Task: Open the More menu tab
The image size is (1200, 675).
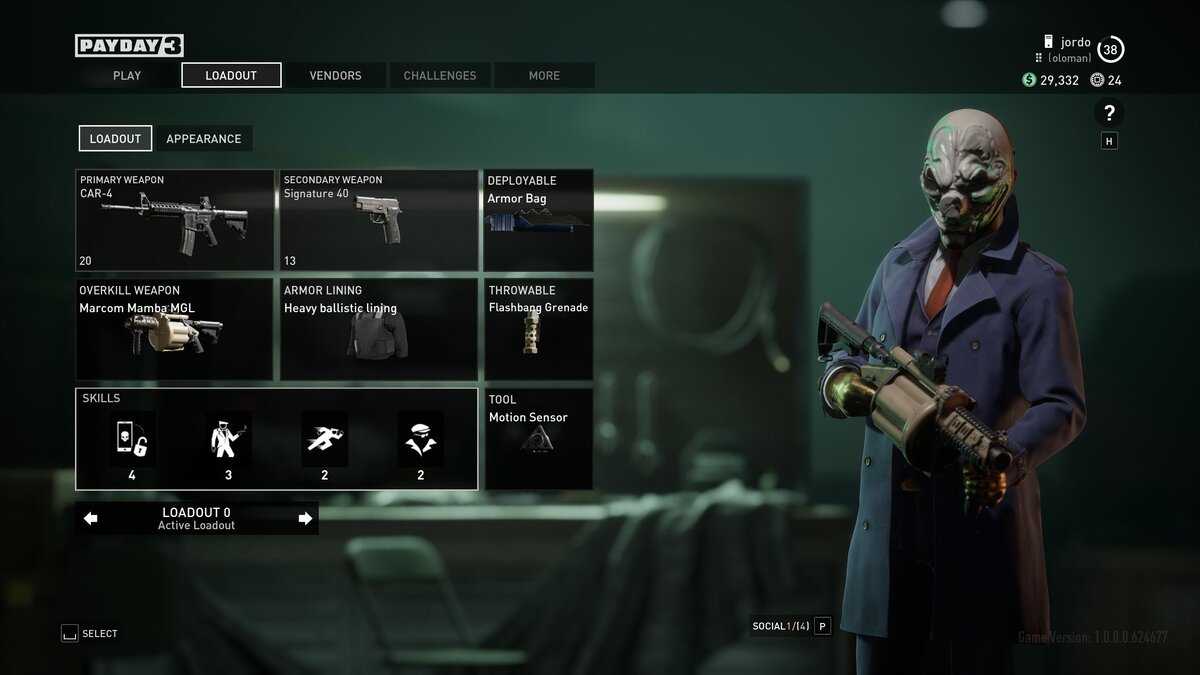Action: coord(544,75)
